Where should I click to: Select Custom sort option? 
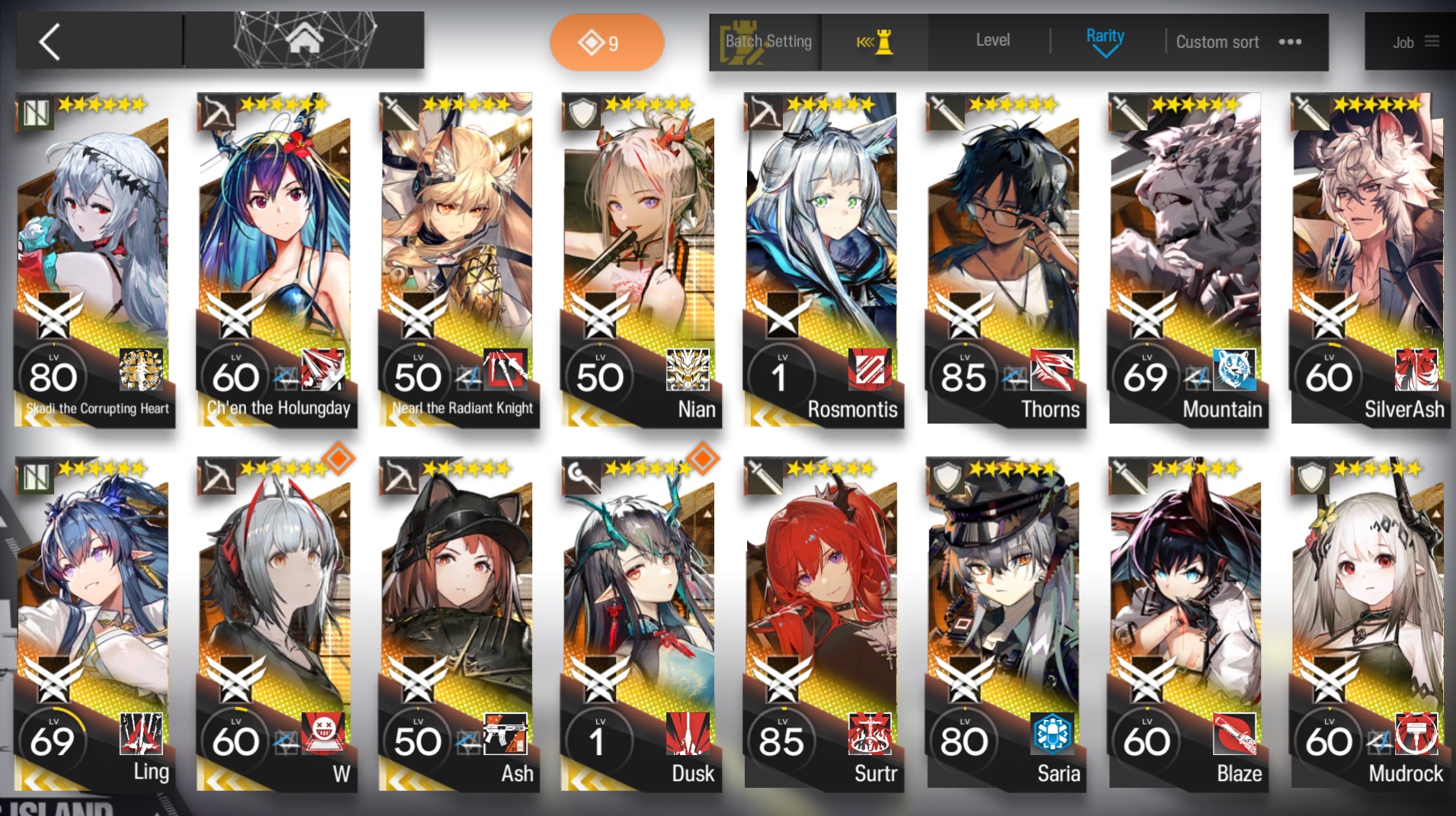(x=1217, y=42)
